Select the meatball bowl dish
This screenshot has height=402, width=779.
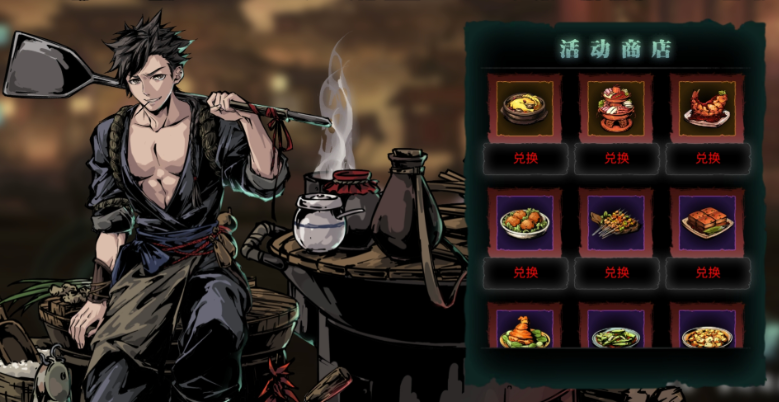[x=525, y=222]
